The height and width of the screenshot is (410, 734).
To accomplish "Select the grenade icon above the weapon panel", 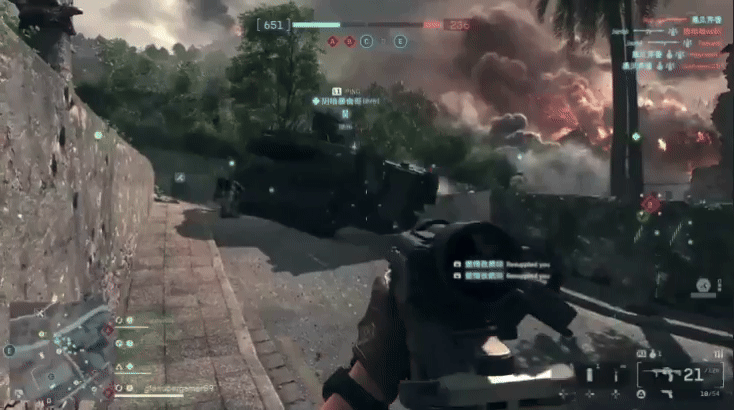I will tap(652, 353).
